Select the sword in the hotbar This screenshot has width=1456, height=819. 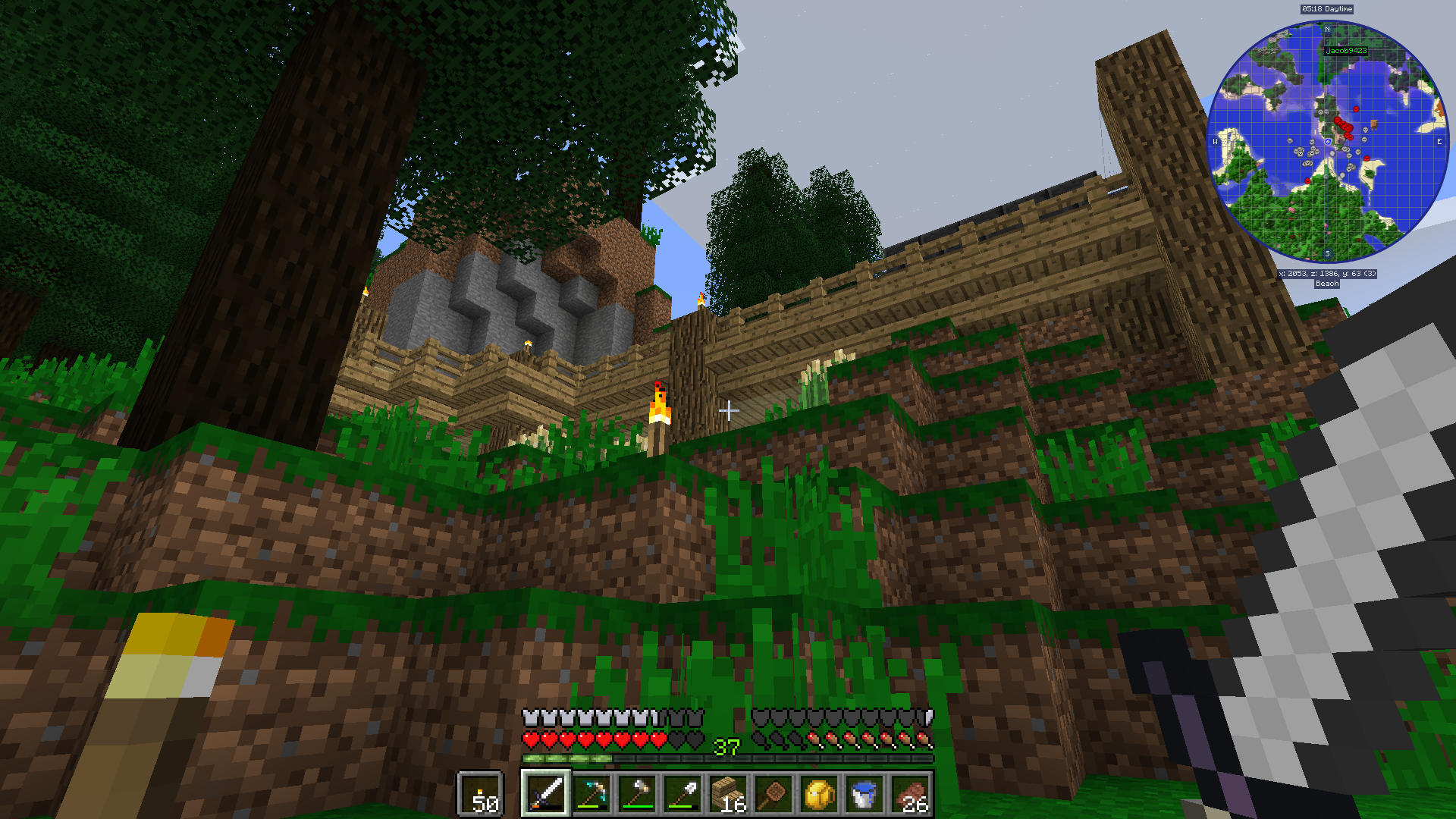[x=545, y=793]
